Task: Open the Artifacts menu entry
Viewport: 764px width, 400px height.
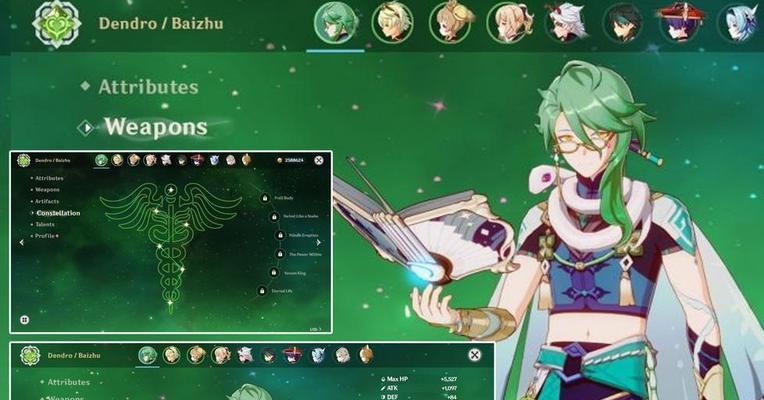Action: [47, 201]
